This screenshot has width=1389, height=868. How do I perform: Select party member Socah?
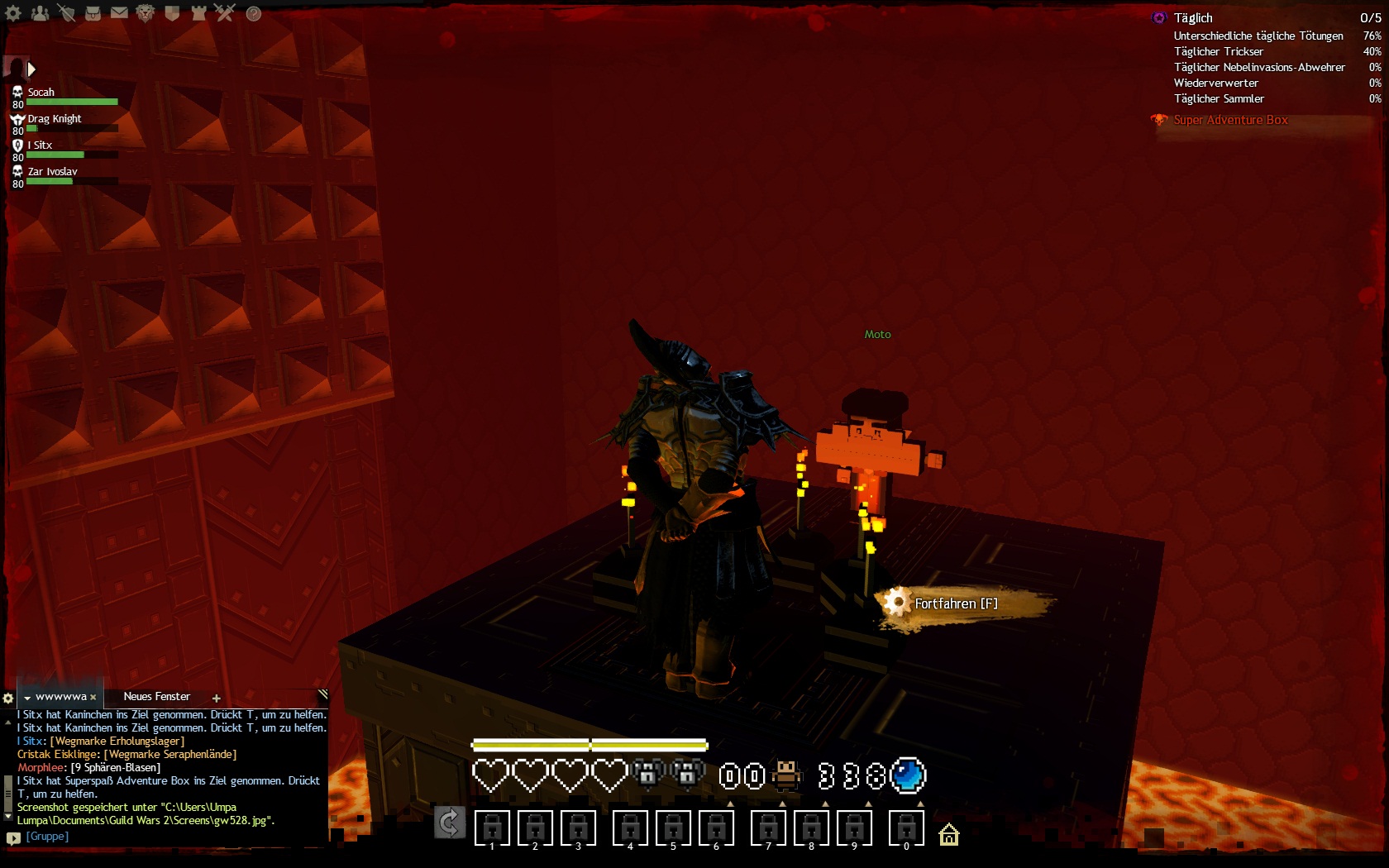(41, 93)
